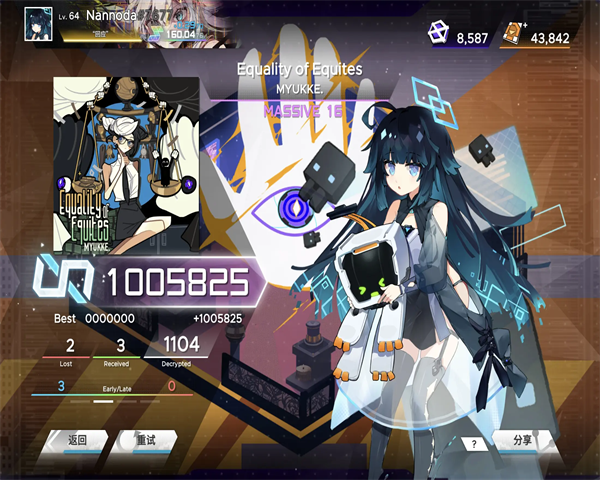Tap the orange ticket currency icon
Viewport: 600px width, 480px height.
point(513,35)
